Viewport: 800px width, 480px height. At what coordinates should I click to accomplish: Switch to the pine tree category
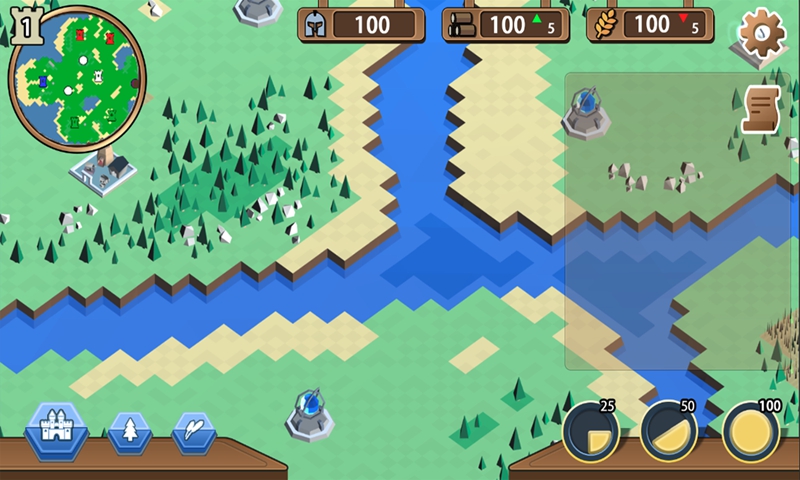point(130,432)
